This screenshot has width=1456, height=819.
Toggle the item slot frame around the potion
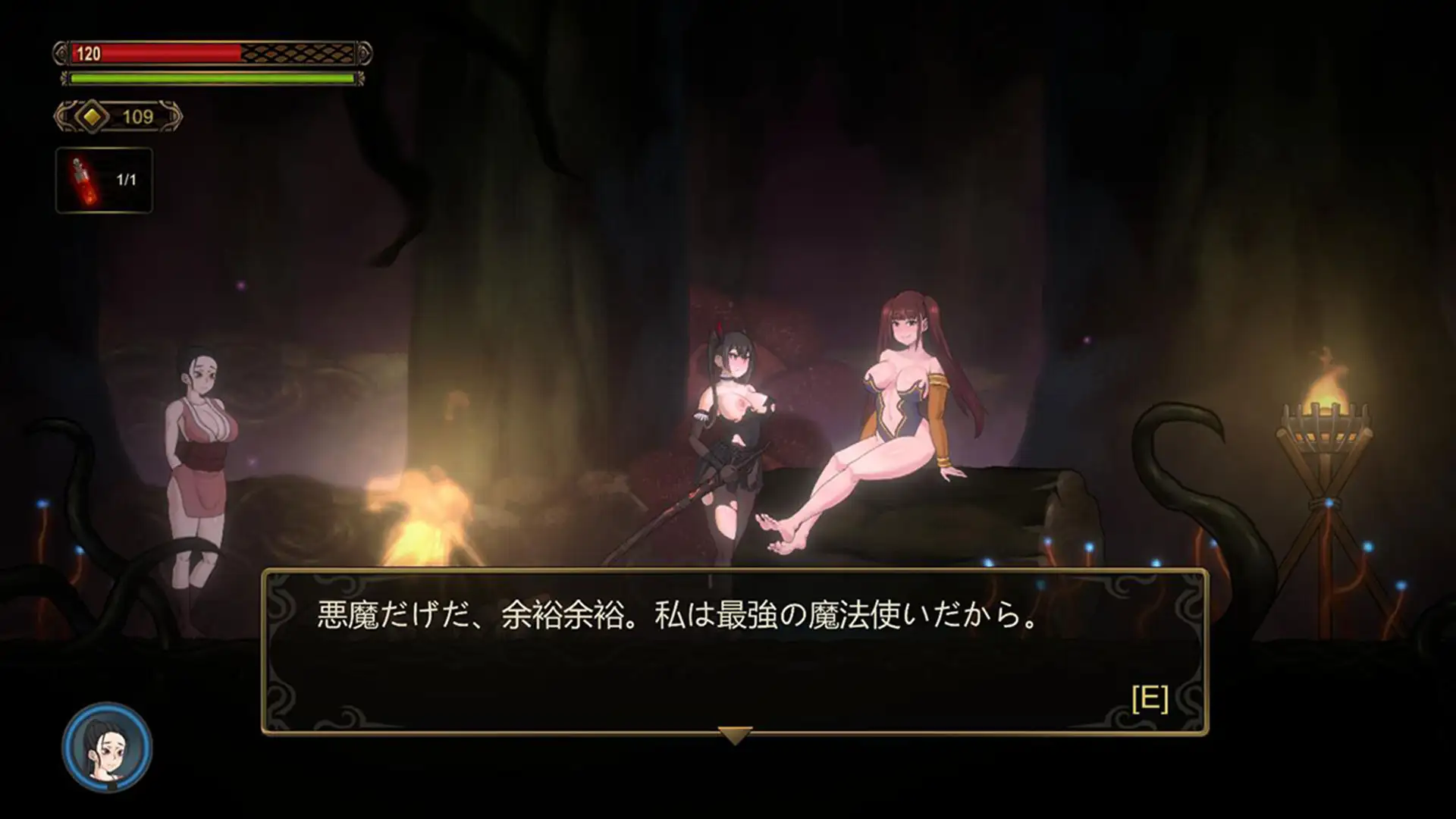coord(104,180)
